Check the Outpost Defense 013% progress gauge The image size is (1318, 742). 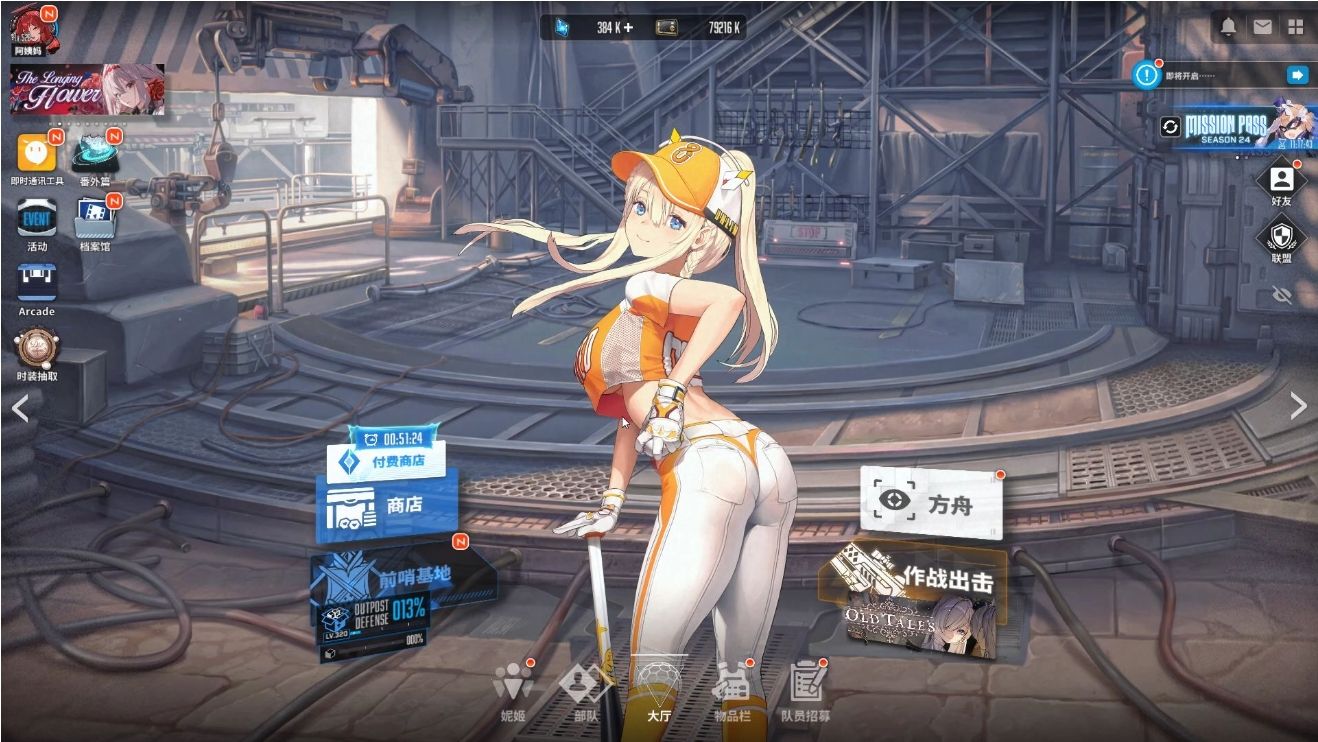point(390,613)
